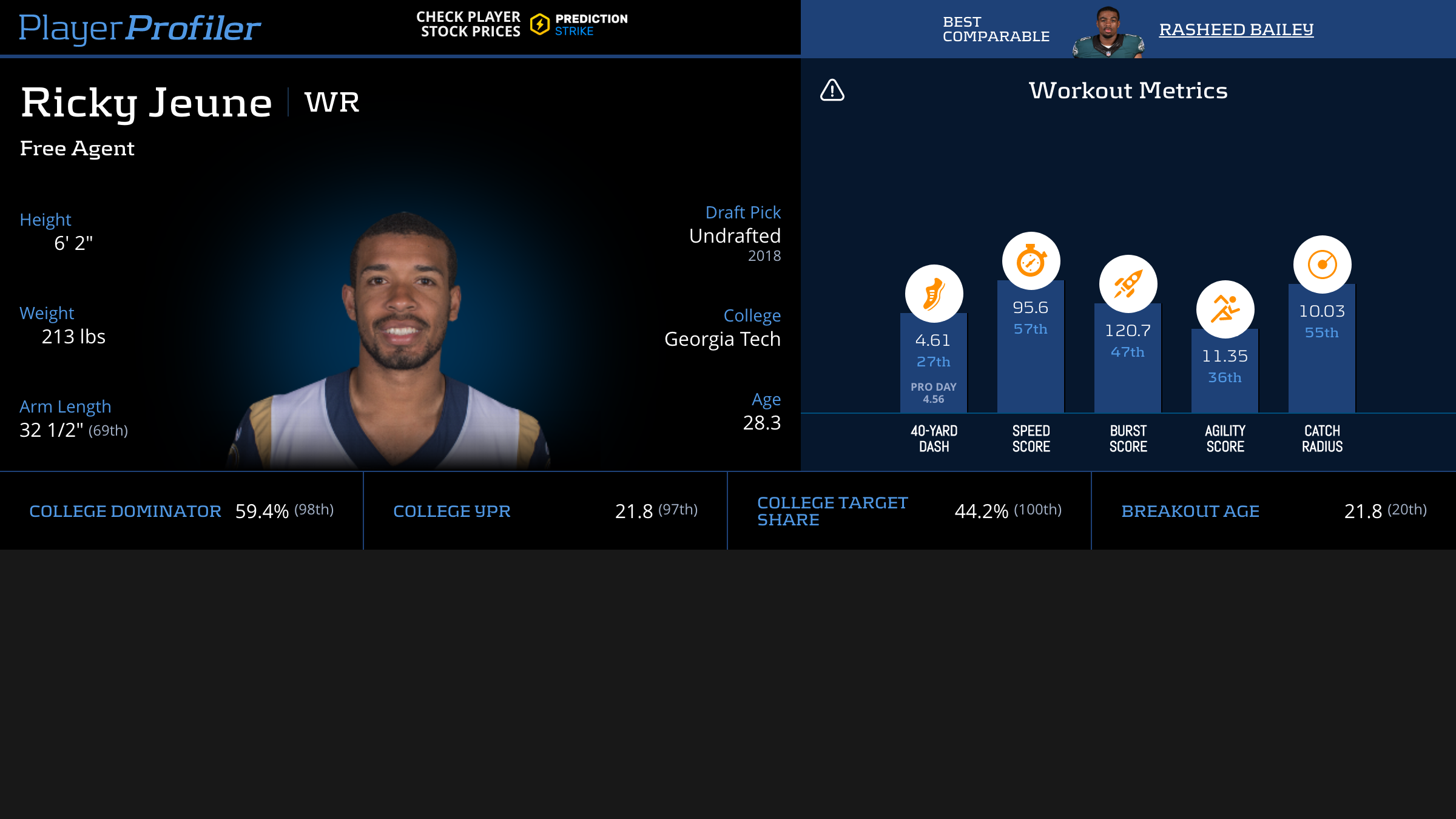This screenshot has height=819, width=1456.
Task: Select the Speed Score stopwatch icon
Action: [x=1031, y=261]
